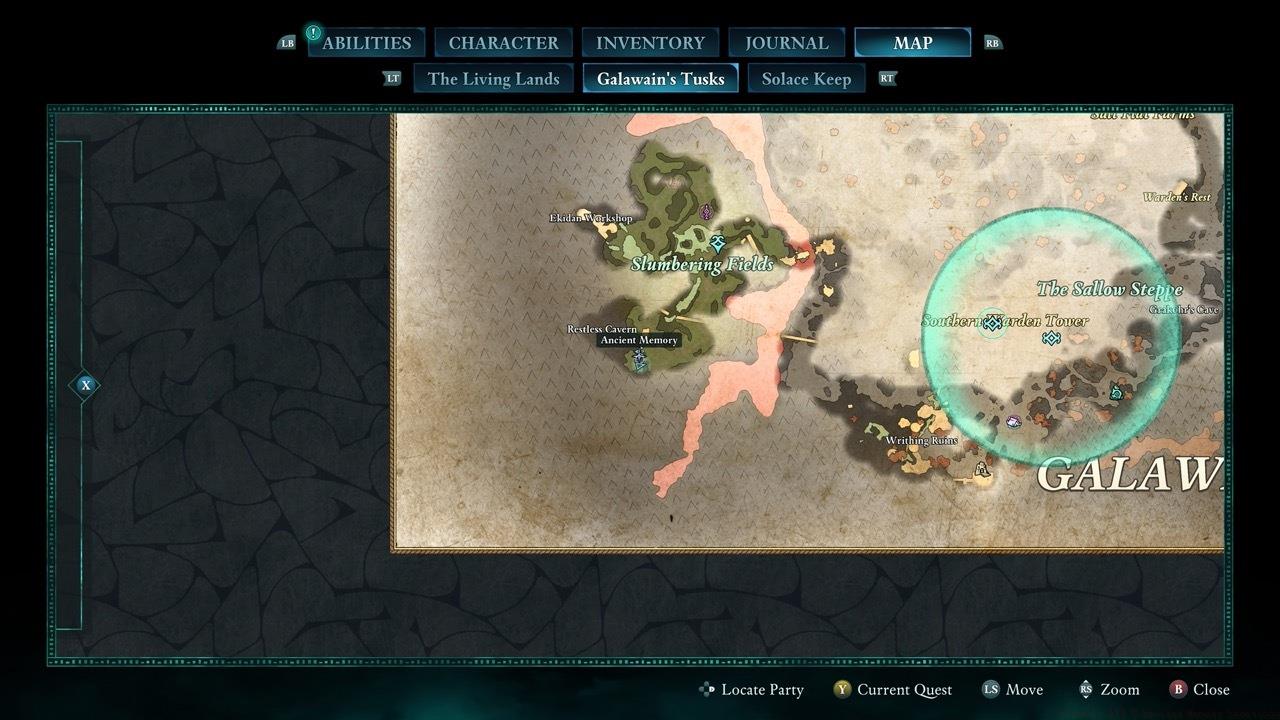Switch to the INVENTORY screen

pyautogui.click(x=649, y=42)
